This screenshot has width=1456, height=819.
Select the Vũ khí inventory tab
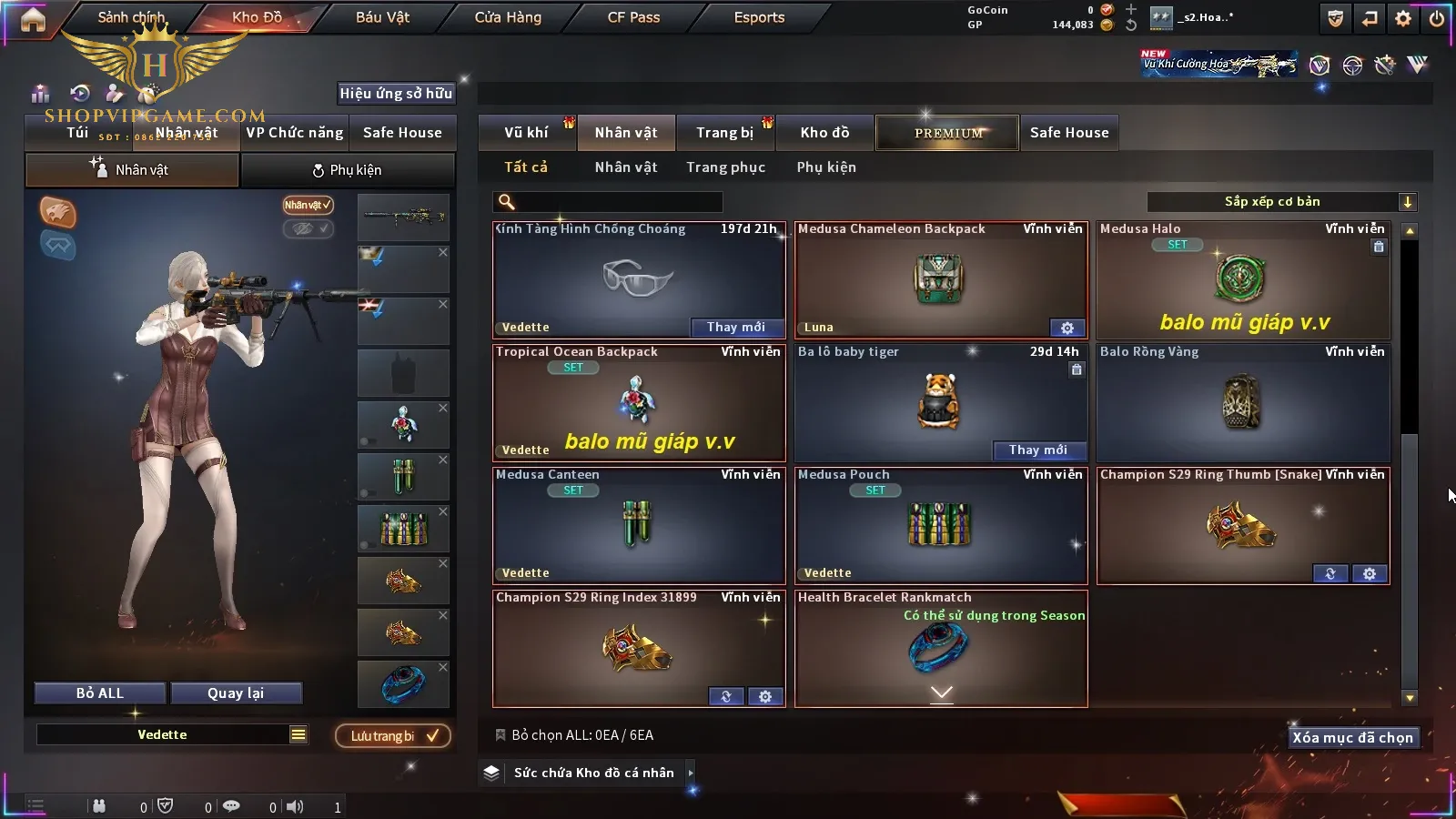click(526, 133)
